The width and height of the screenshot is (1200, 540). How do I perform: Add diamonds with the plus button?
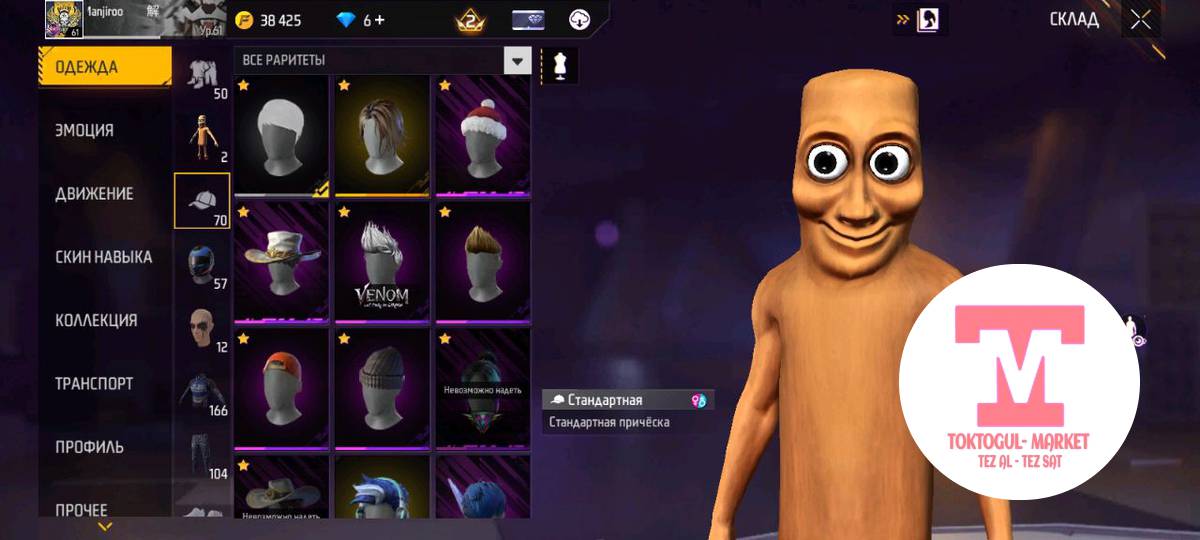(379, 20)
